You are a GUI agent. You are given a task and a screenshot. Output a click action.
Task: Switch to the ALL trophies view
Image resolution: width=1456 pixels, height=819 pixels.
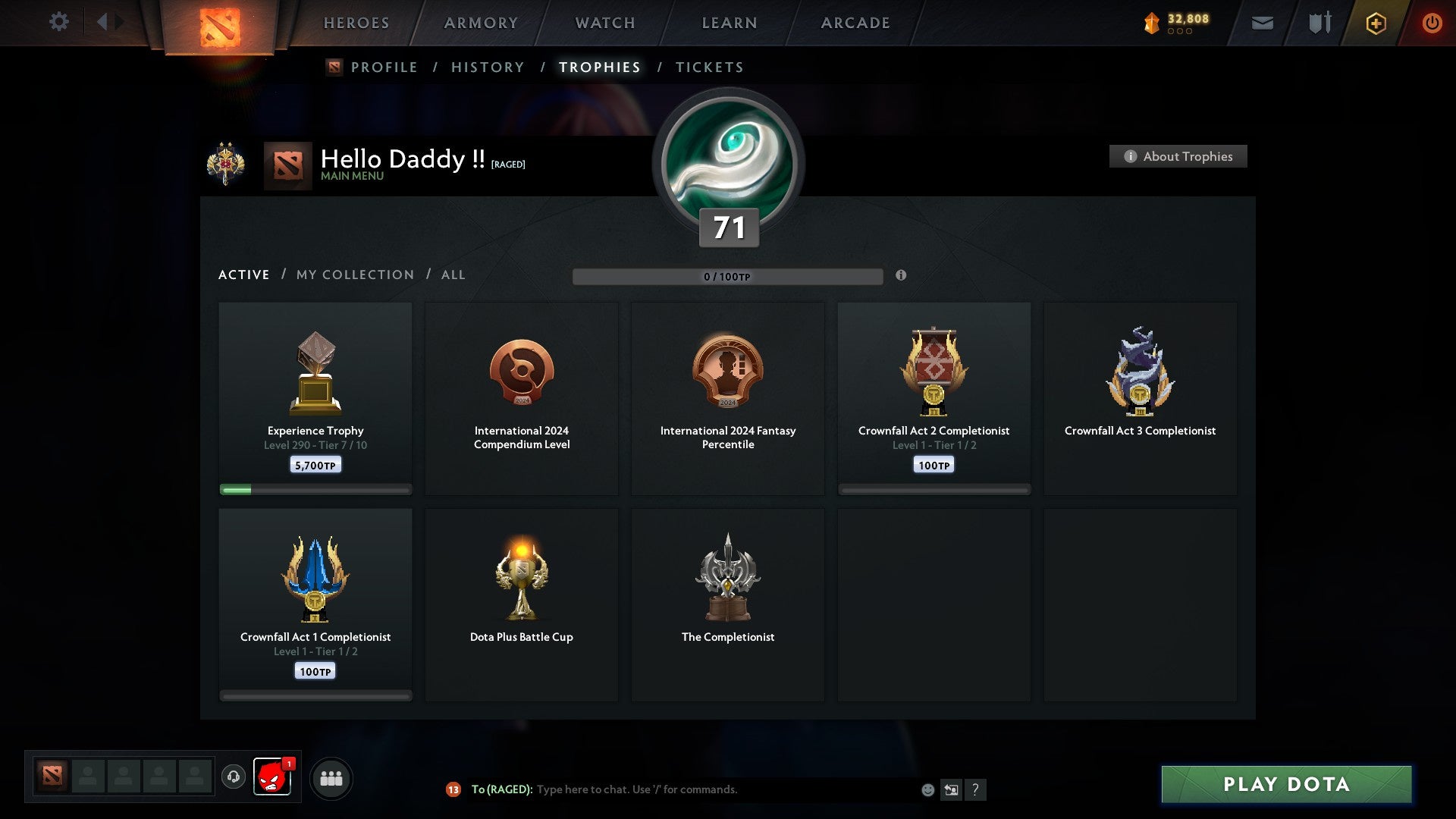coord(453,275)
